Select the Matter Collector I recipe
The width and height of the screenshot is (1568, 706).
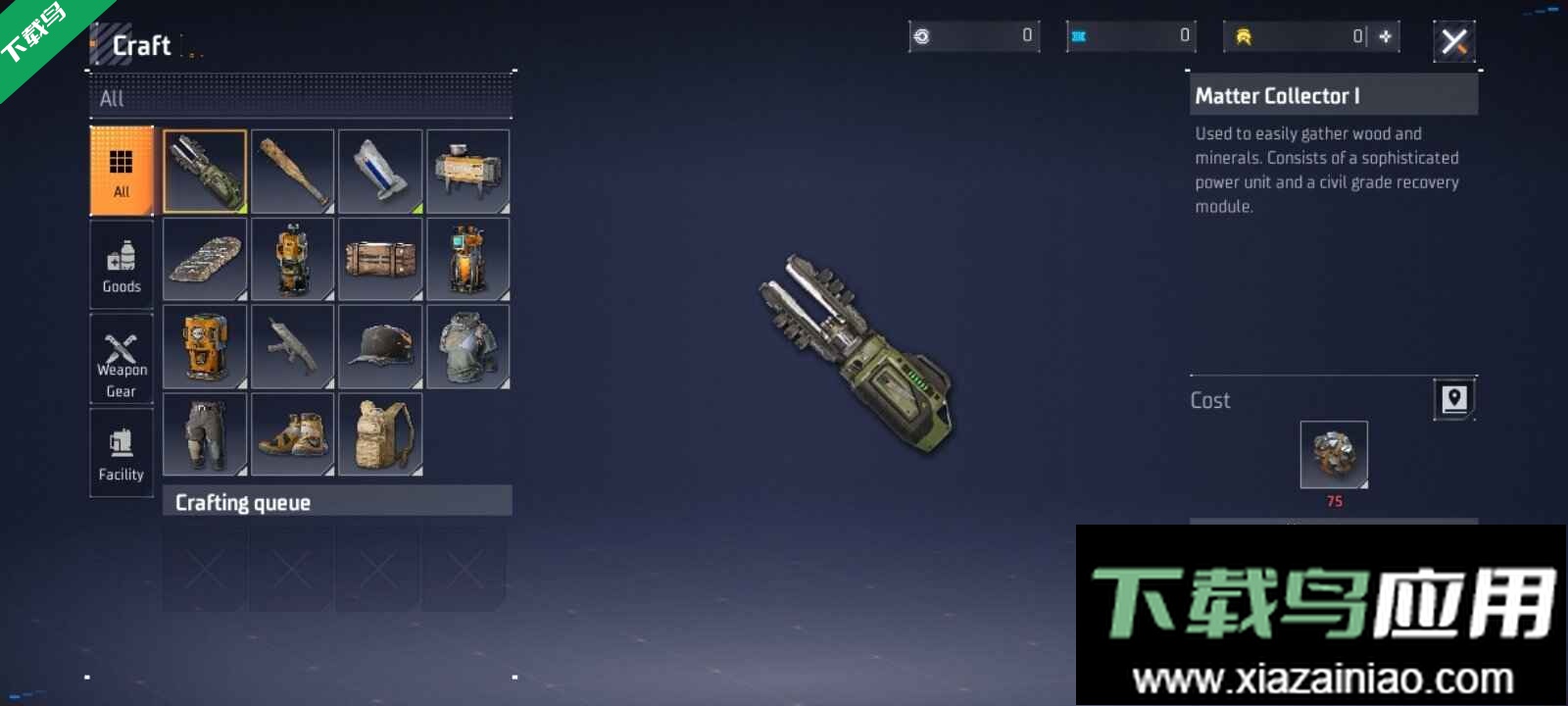pos(204,171)
